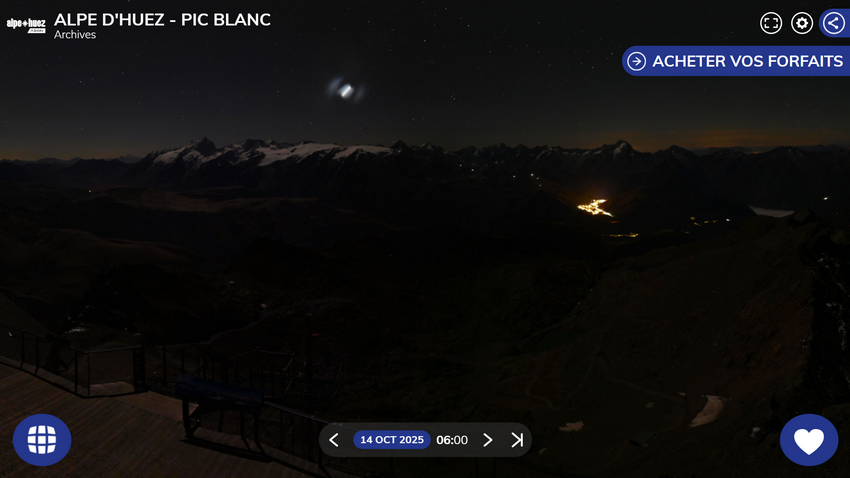Viewport: 850px width, 478px height.
Task: Select the 06:00 time display
Action: pos(452,440)
